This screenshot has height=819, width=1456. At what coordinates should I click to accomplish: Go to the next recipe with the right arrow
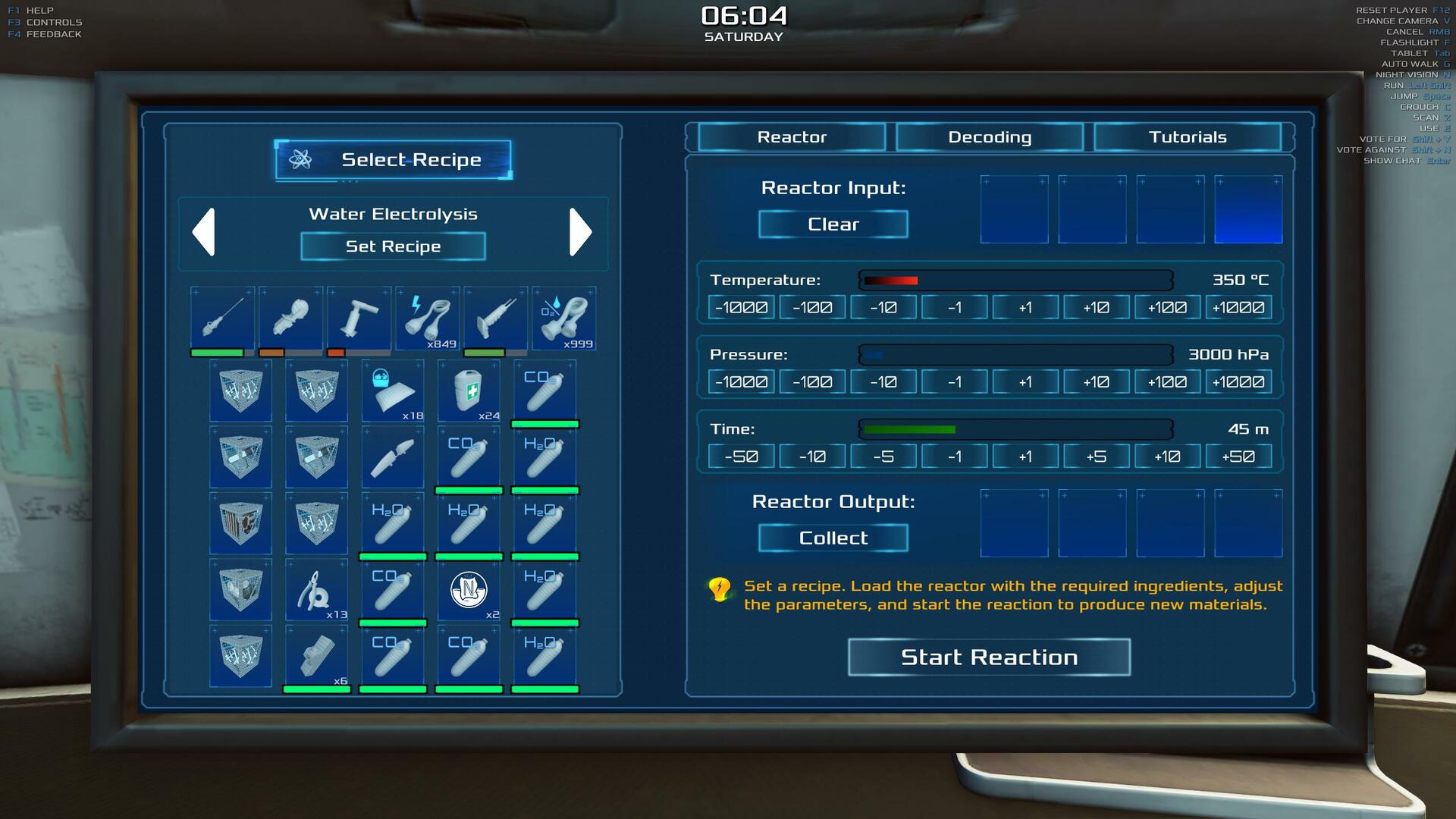[x=580, y=232]
